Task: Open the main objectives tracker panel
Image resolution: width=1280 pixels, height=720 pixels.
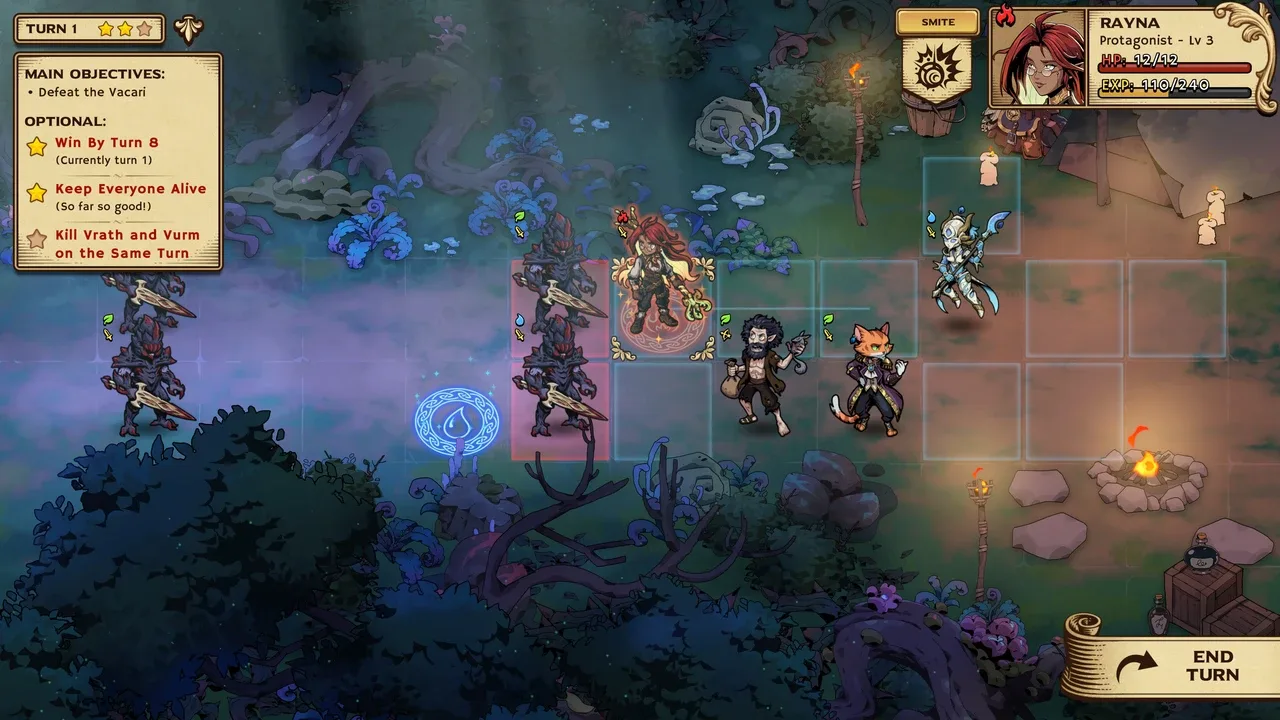Action: click(118, 160)
